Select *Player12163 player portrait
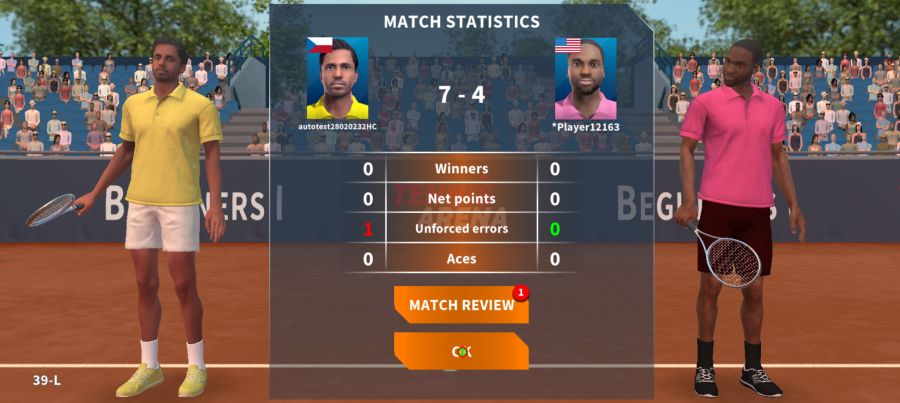 [x=585, y=79]
